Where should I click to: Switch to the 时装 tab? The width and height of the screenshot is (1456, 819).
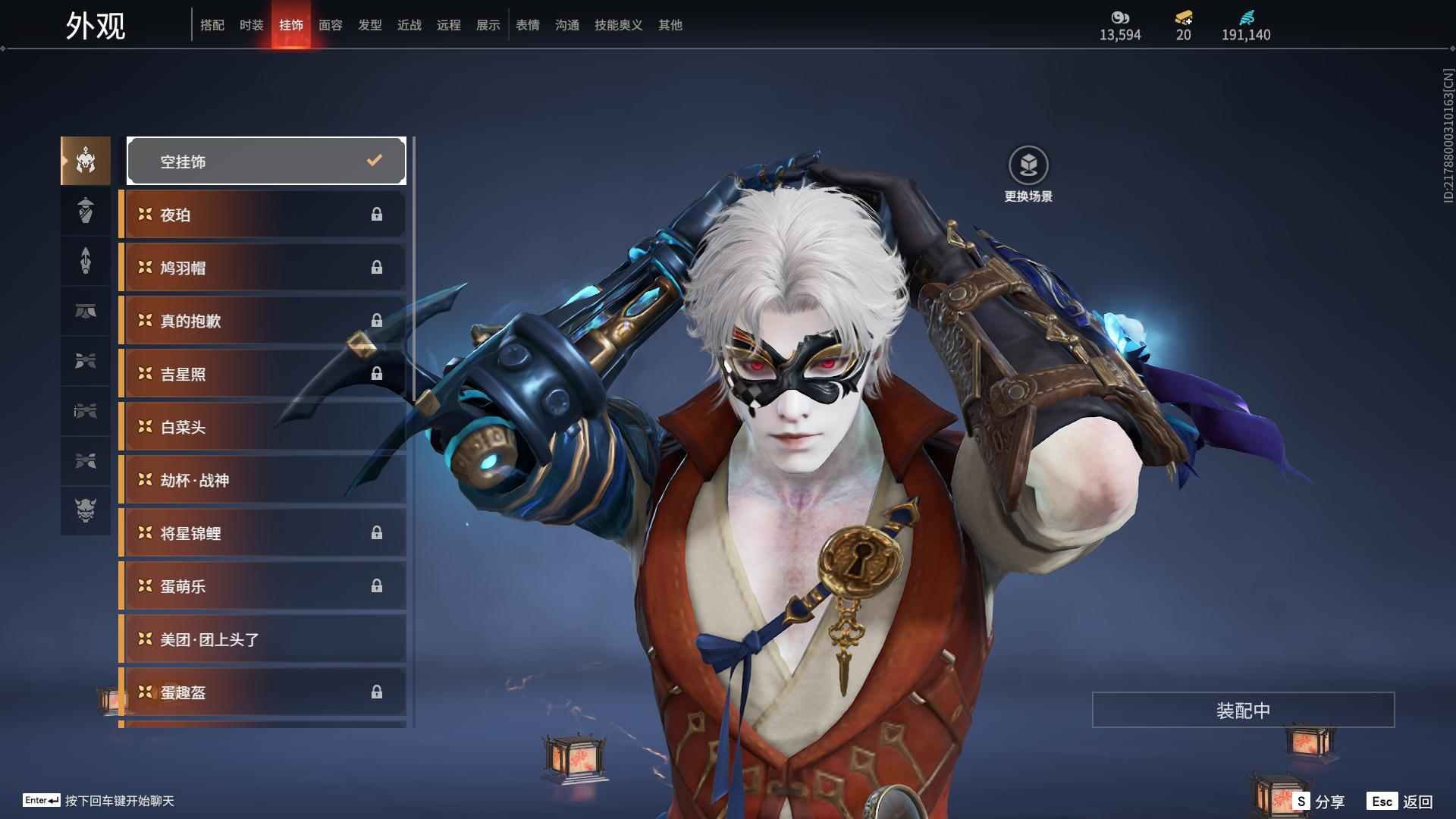point(251,25)
